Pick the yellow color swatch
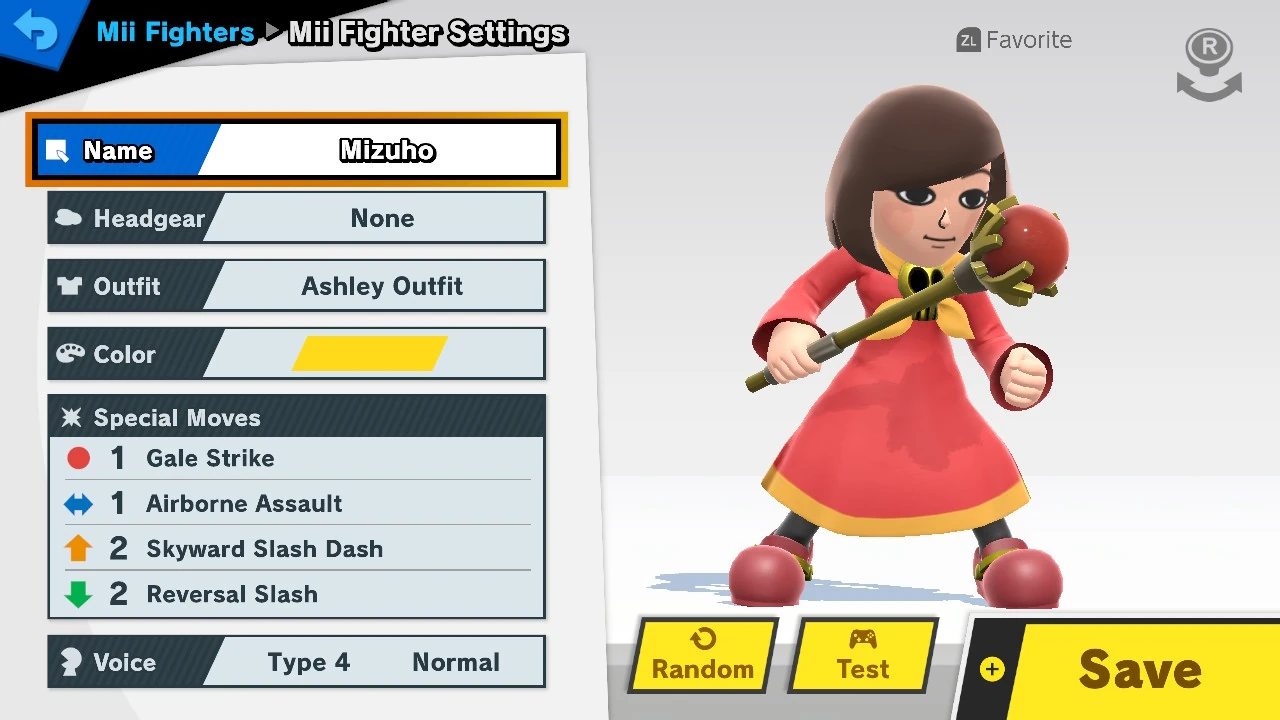 (372, 353)
